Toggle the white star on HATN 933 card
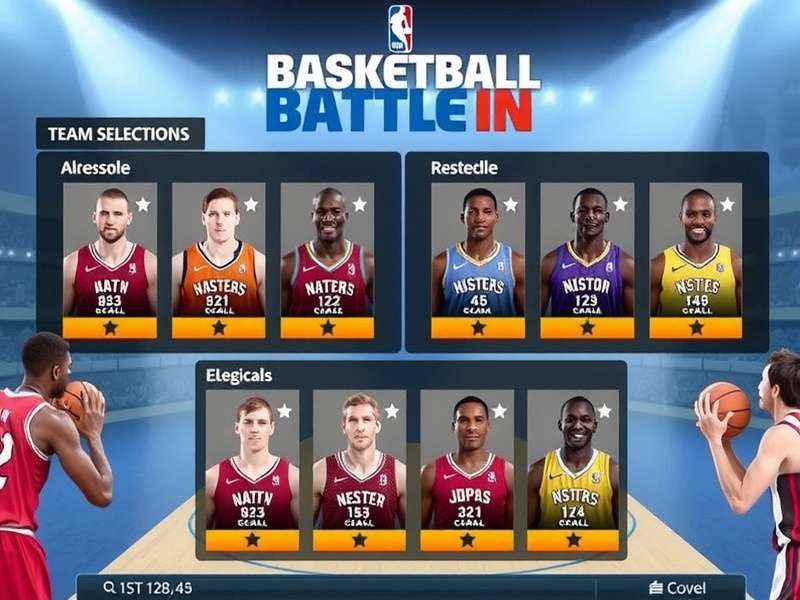800x600 pixels. pyautogui.click(x=143, y=204)
